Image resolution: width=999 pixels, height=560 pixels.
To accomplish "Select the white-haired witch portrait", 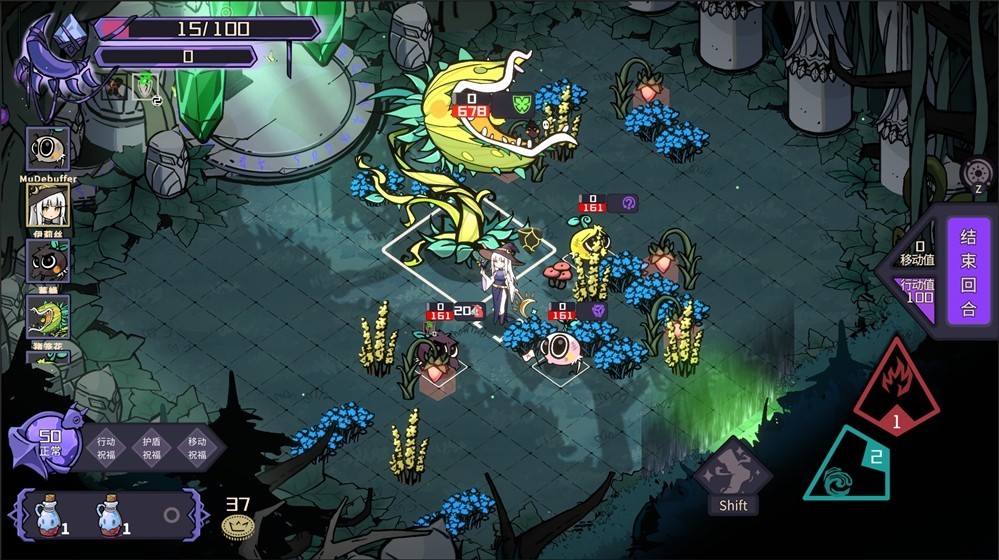I will pos(47,205).
